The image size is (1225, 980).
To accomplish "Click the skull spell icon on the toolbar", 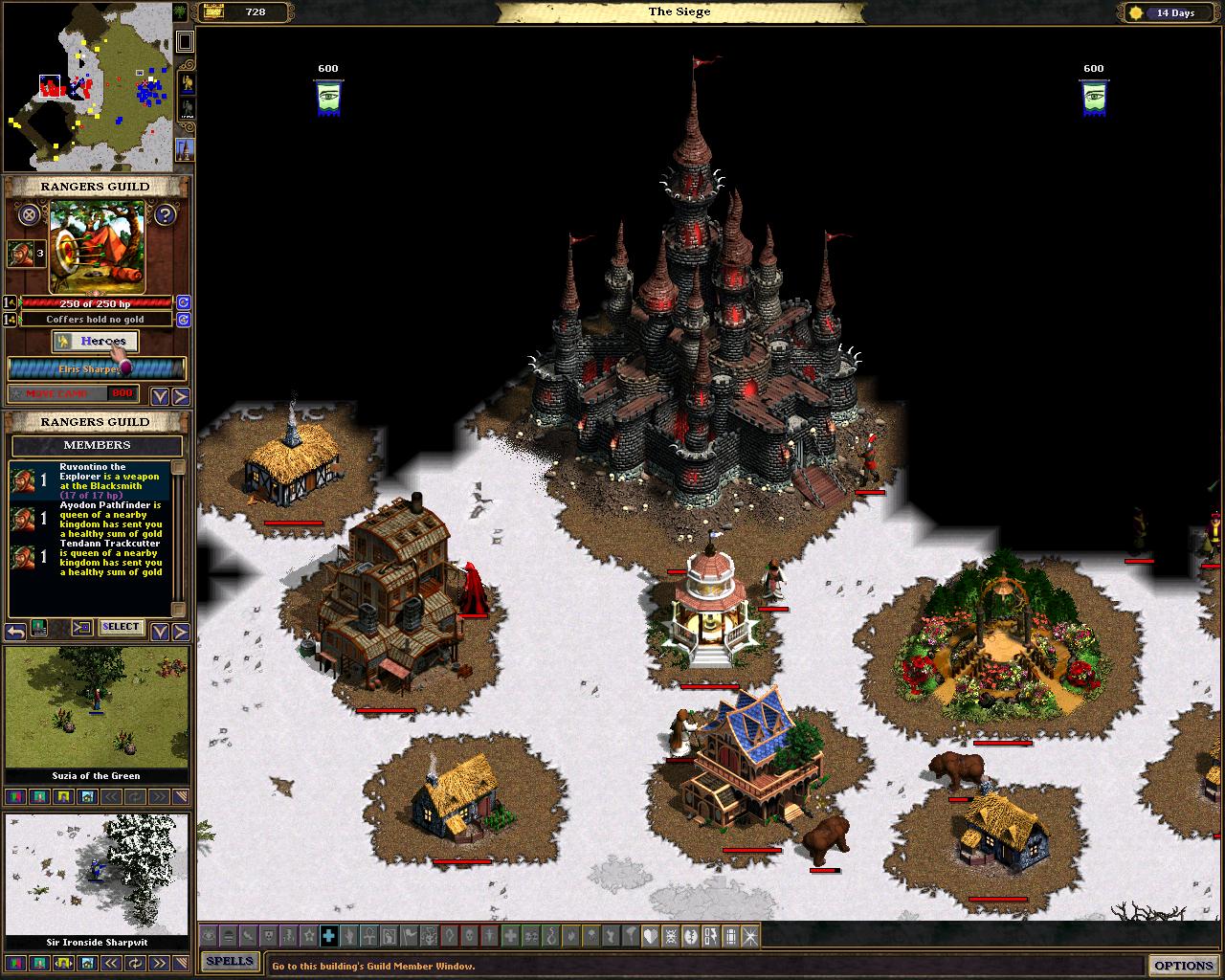I will (470, 937).
